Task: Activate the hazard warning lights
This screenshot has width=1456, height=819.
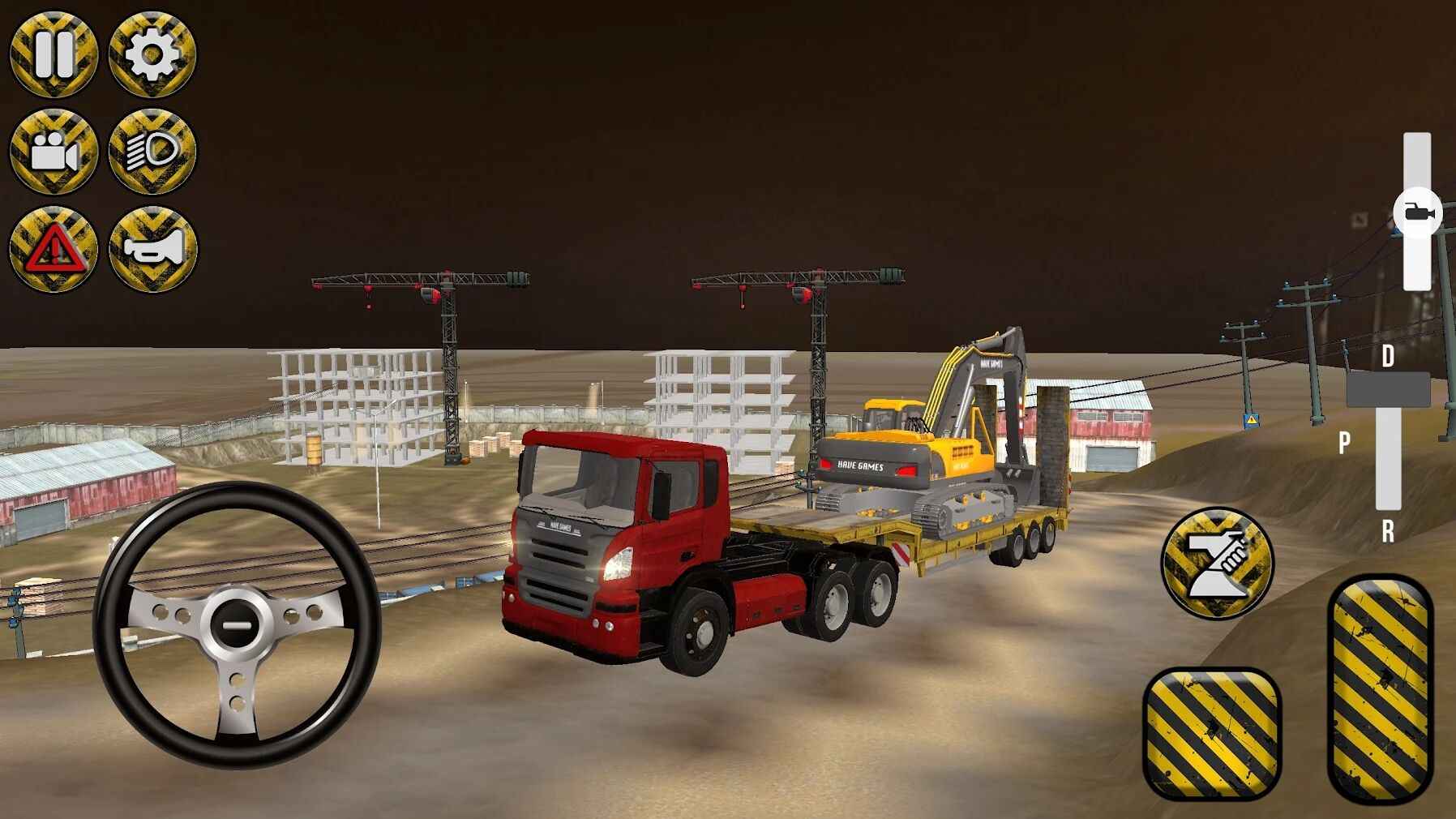Action: [x=53, y=247]
